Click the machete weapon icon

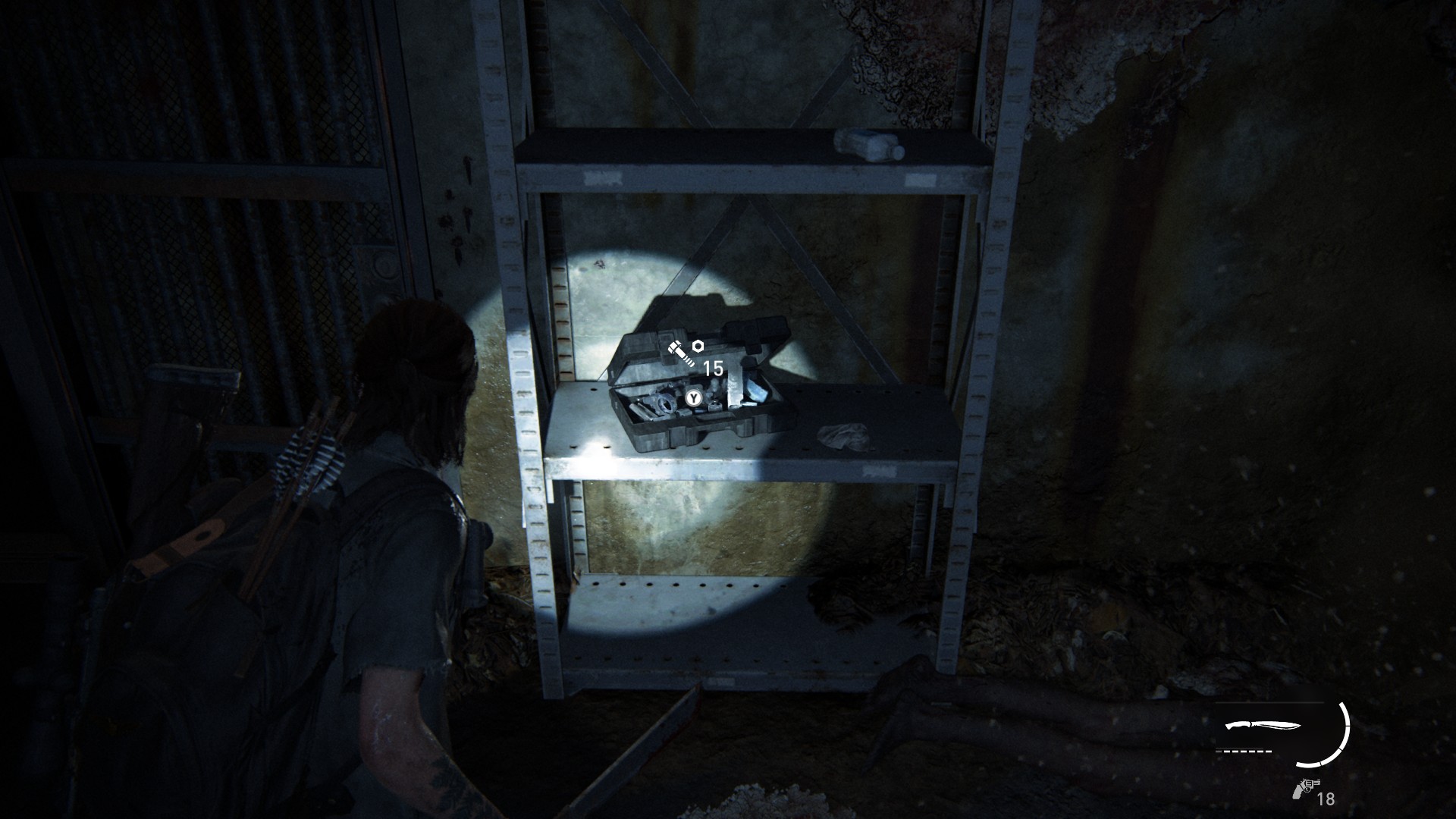click(x=1258, y=730)
